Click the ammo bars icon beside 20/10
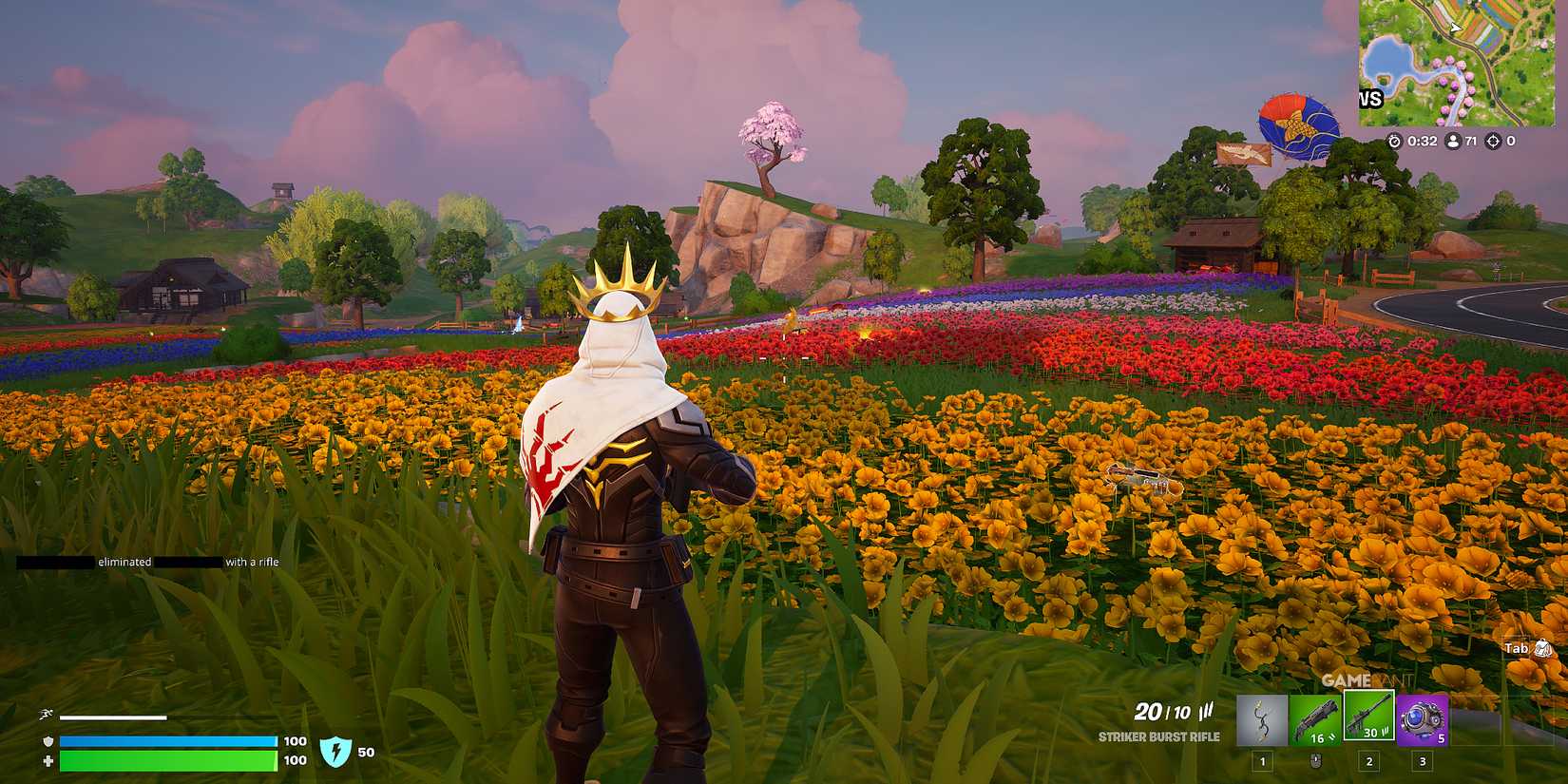1568x784 pixels. click(1205, 709)
